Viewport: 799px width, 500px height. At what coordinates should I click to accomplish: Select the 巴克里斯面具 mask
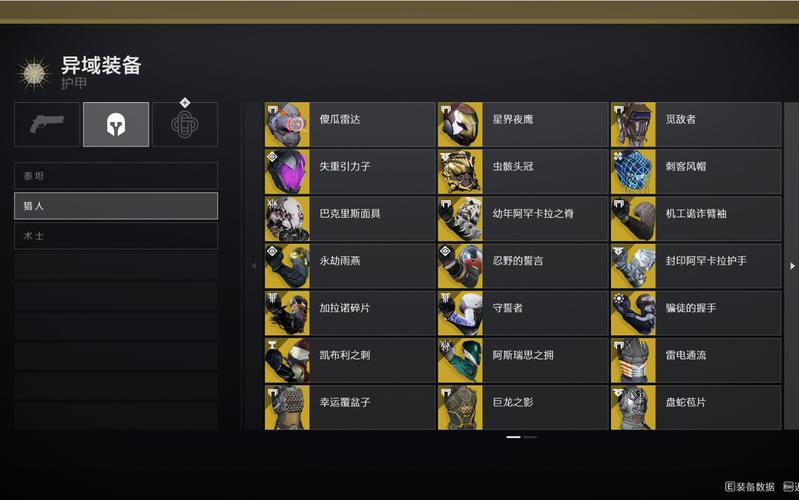[349, 219]
